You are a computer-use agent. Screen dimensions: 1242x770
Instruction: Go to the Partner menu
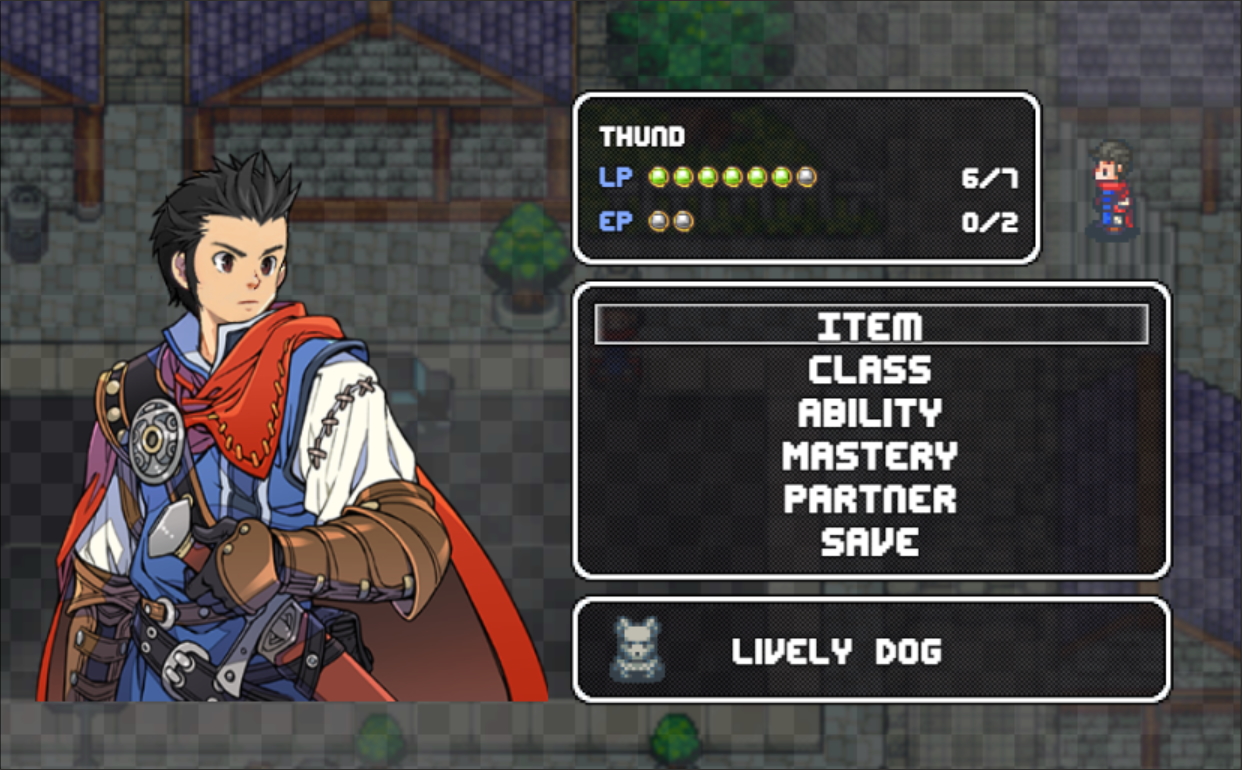click(x=870, y=499)
